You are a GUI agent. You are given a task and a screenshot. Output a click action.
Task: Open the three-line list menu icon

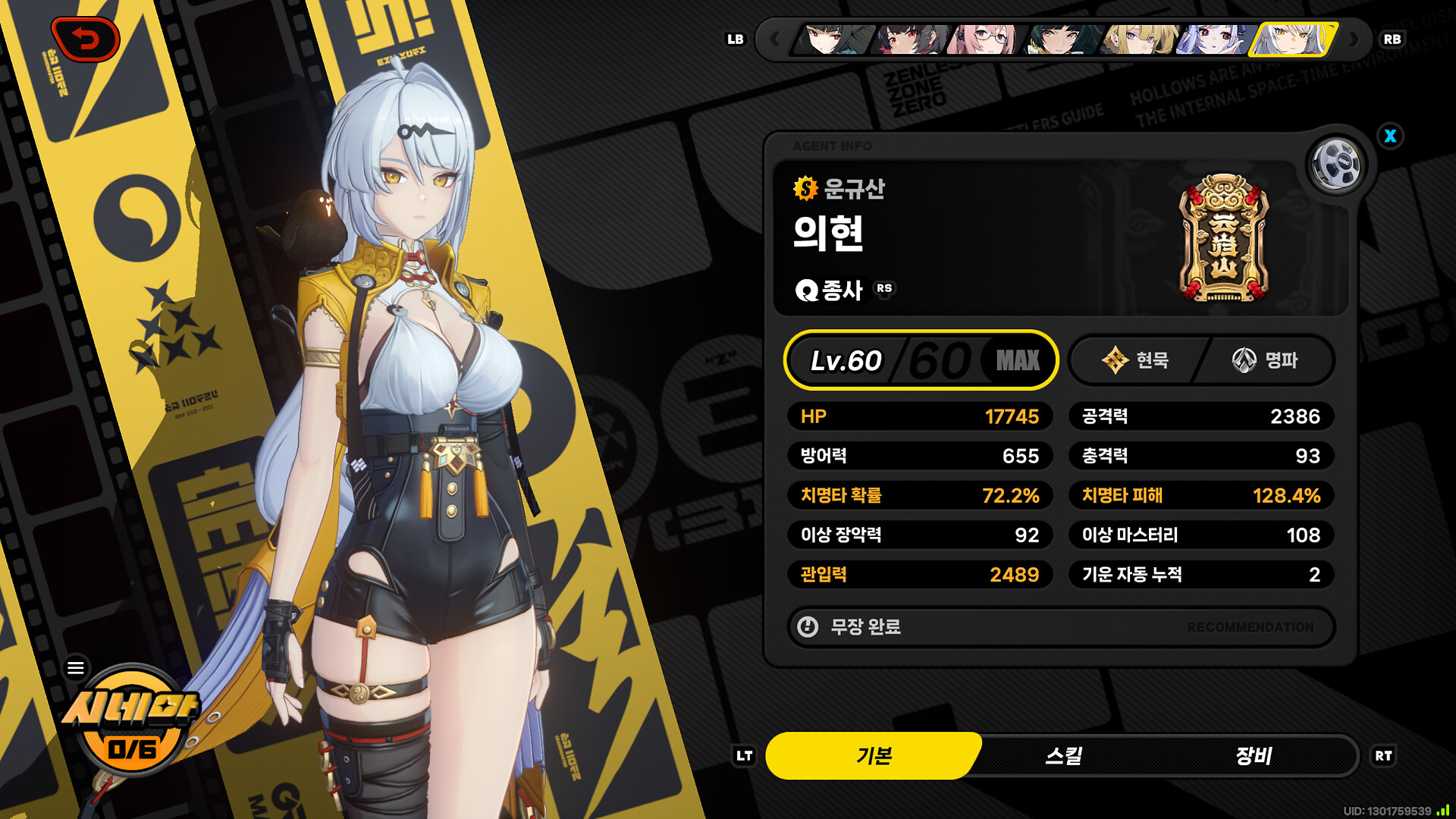76,668
